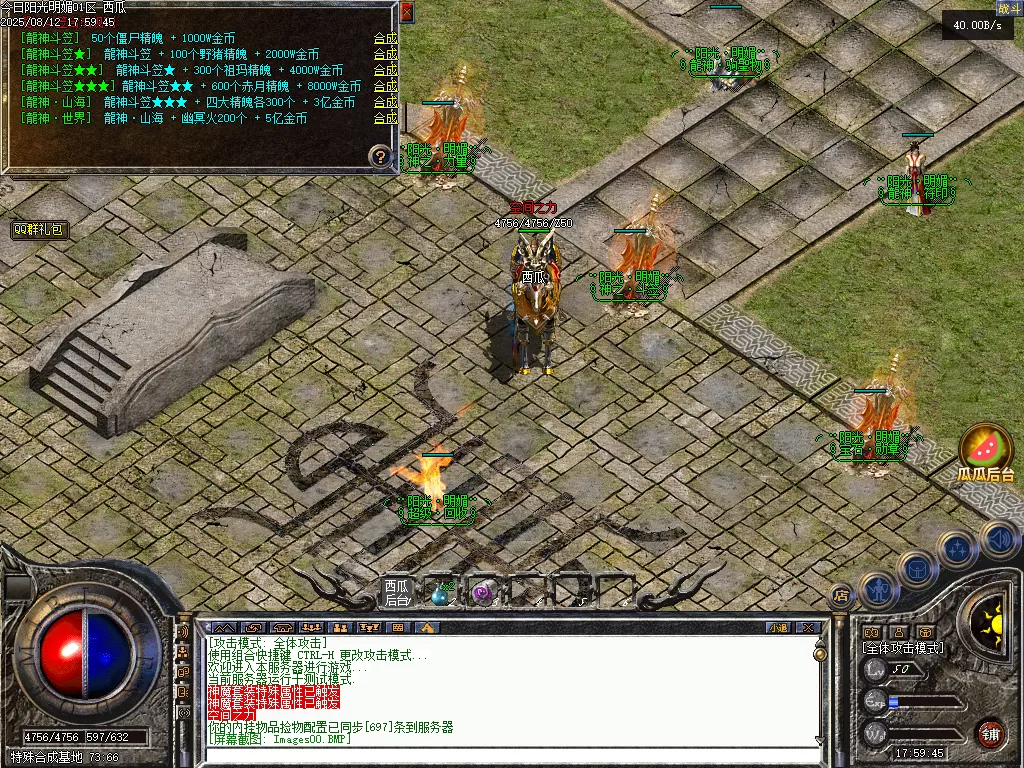Open the character figure round button

pyautogui.click(x=877, y=589)
